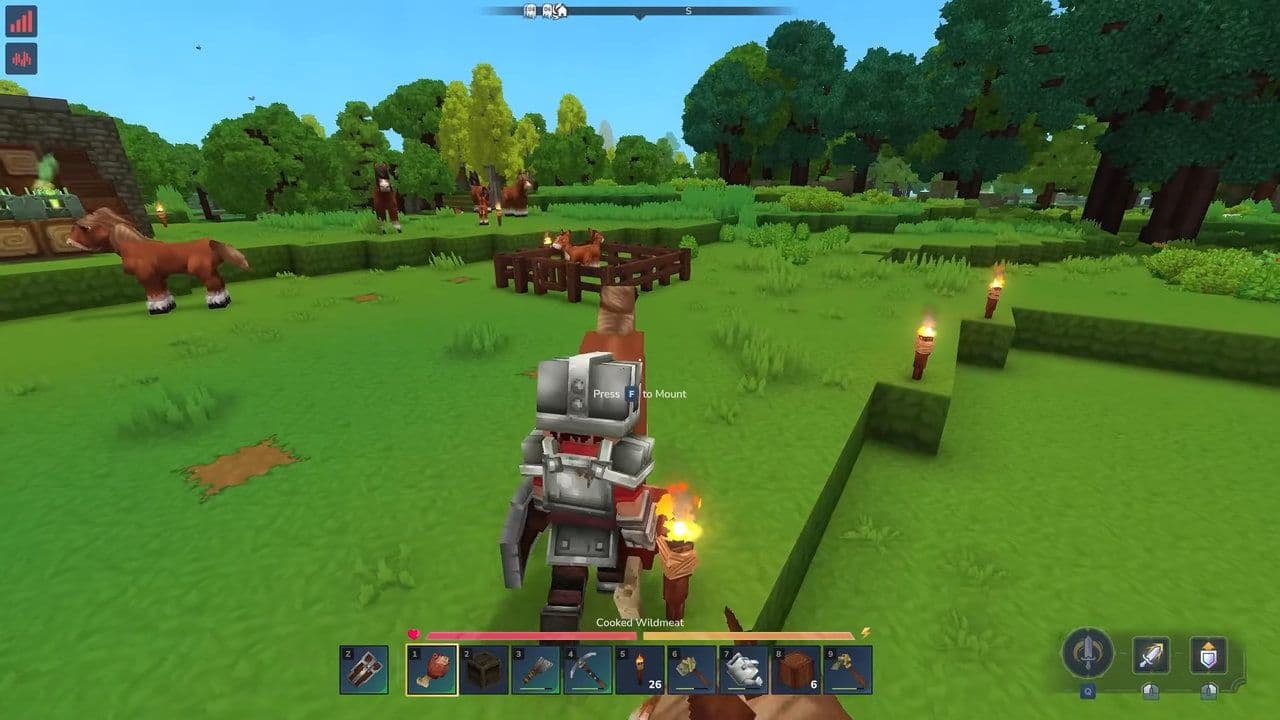Equip the pickaxe from the hotbar
Image resolution: width=1280 pixels, height=720 pixels.
pos(588,670)
